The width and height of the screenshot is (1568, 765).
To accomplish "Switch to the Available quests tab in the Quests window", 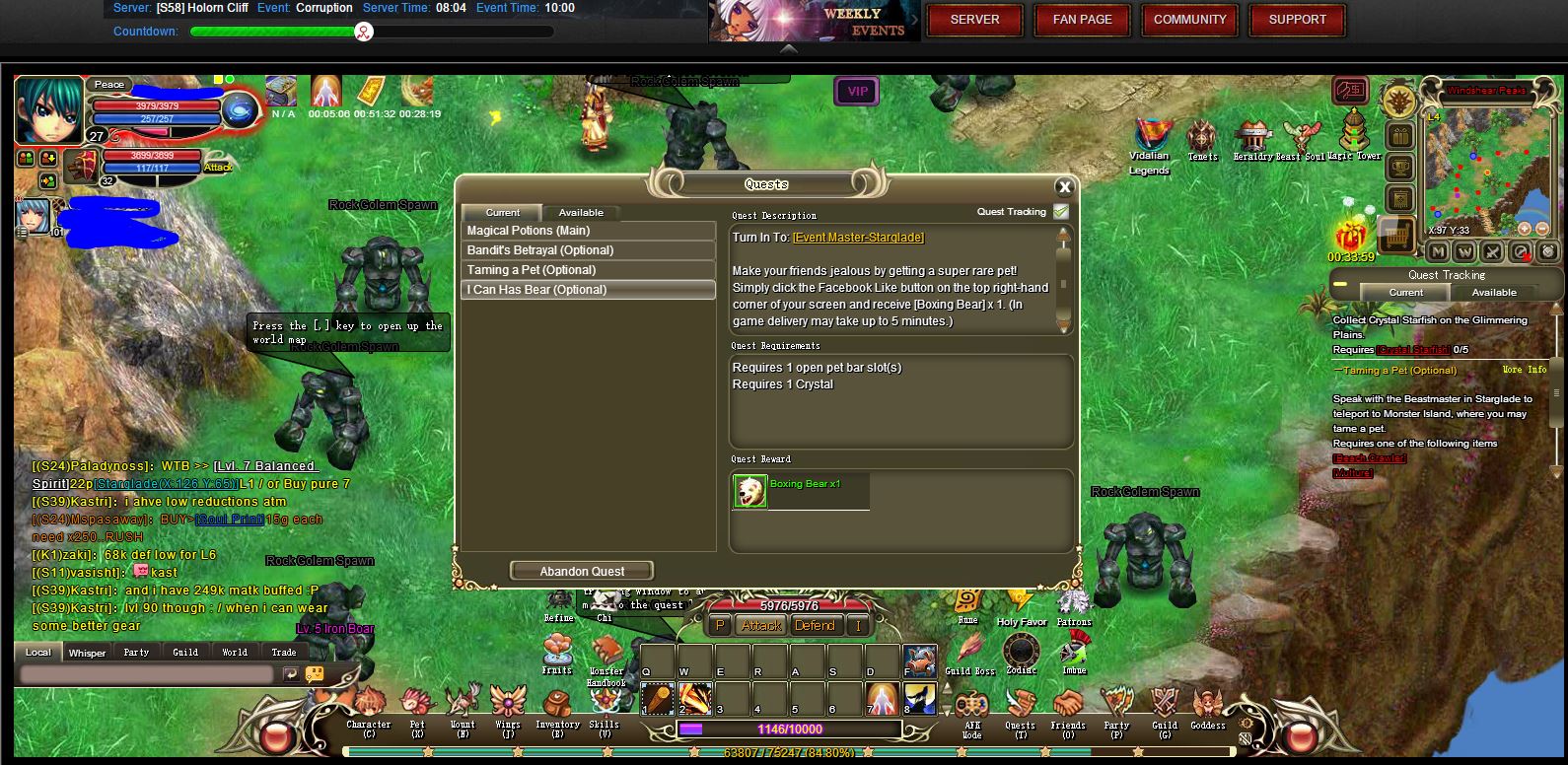I will pos(581,213).
